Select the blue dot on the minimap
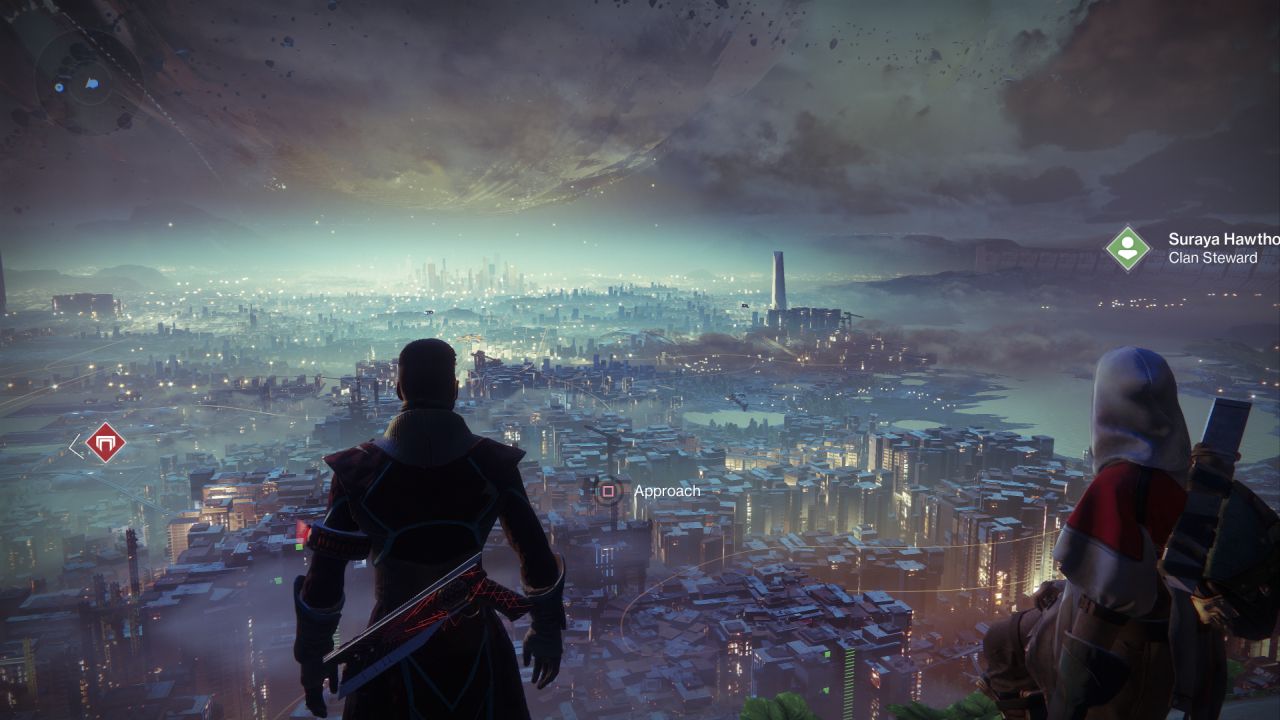The height and width of the screenshot is (720, 1280). coord(59,87)
